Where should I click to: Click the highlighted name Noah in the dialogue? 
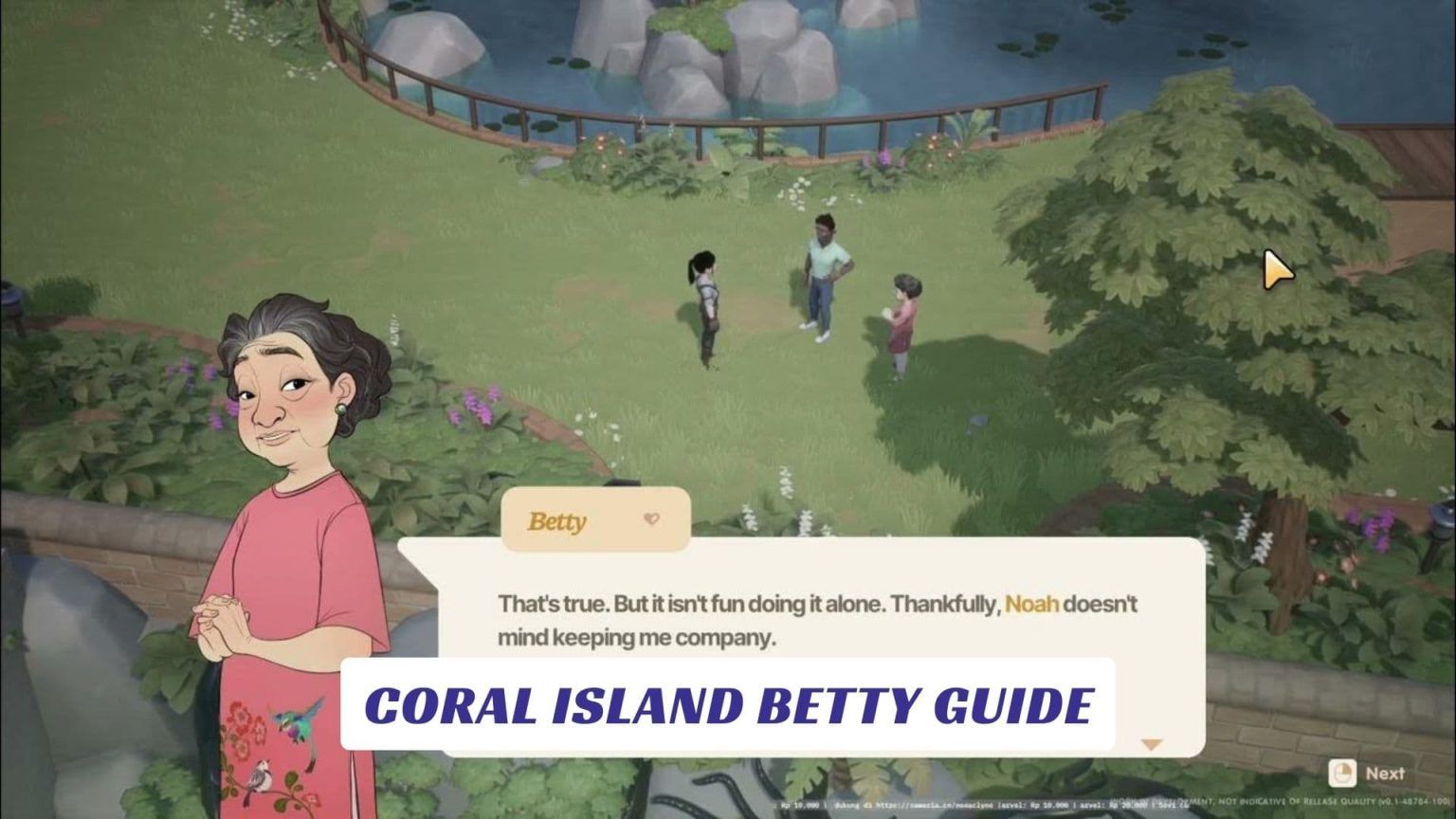(1033, 604)
